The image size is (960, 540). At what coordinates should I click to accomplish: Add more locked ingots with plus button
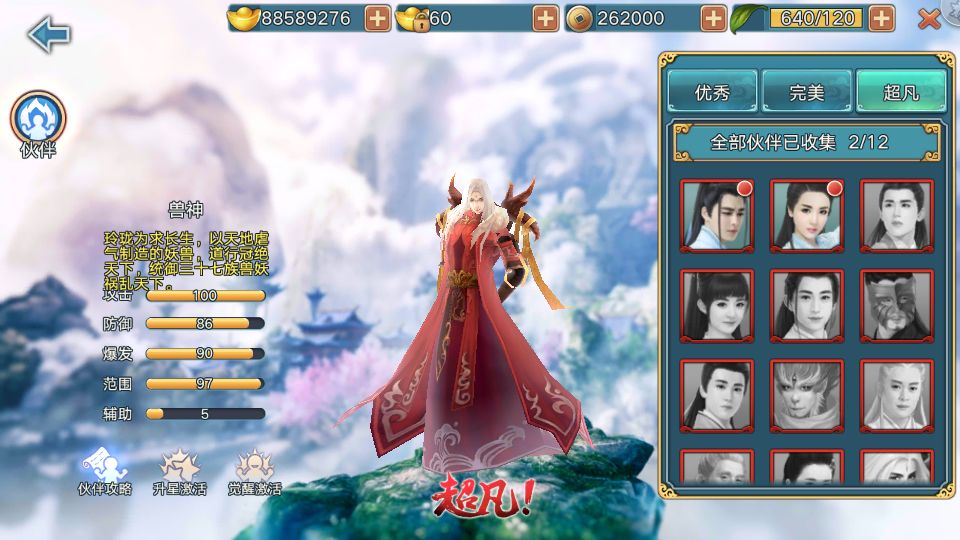(546, 18)
